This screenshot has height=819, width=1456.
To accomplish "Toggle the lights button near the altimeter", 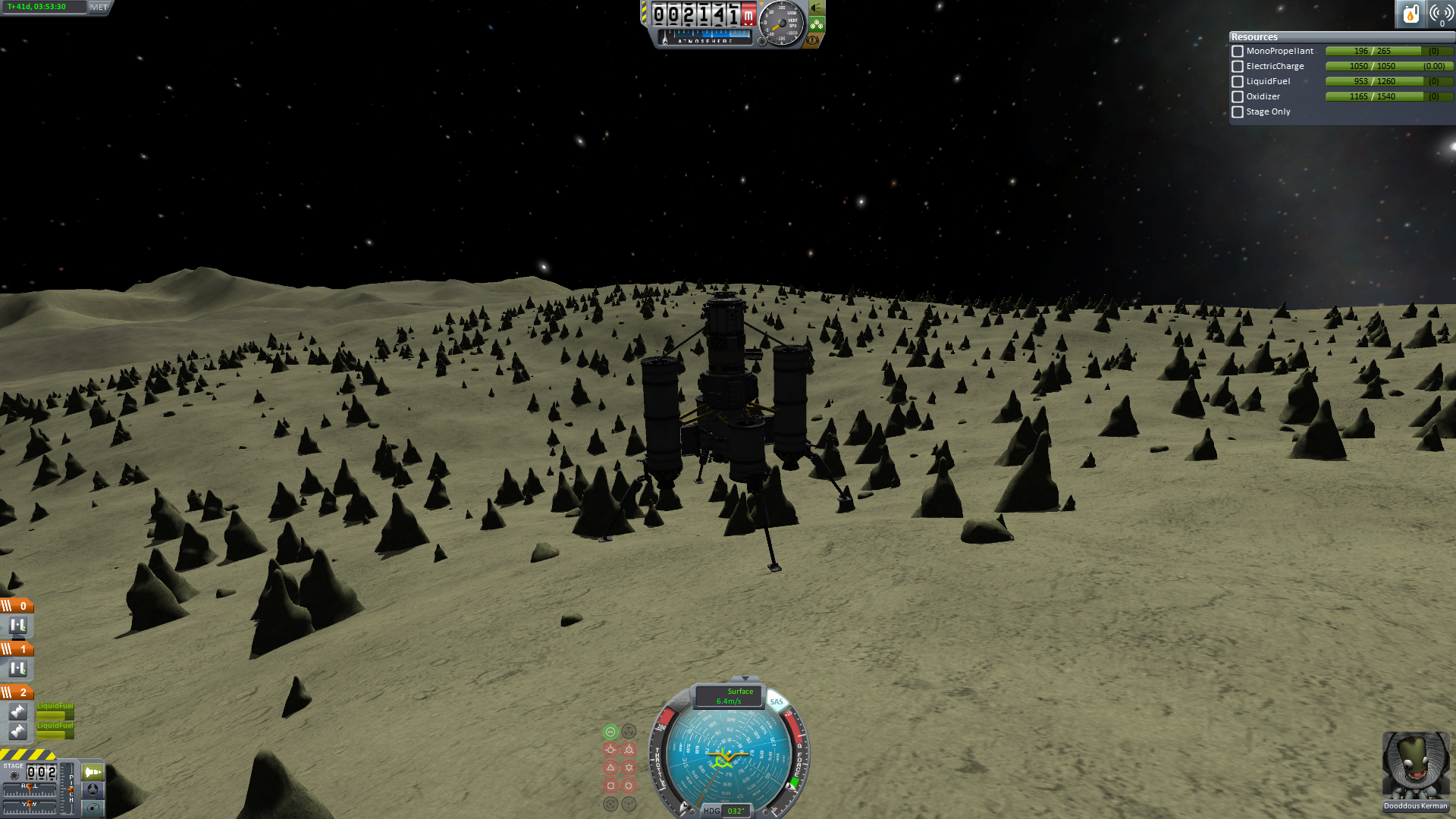I will pyautogui.click(x=817, y=8).
